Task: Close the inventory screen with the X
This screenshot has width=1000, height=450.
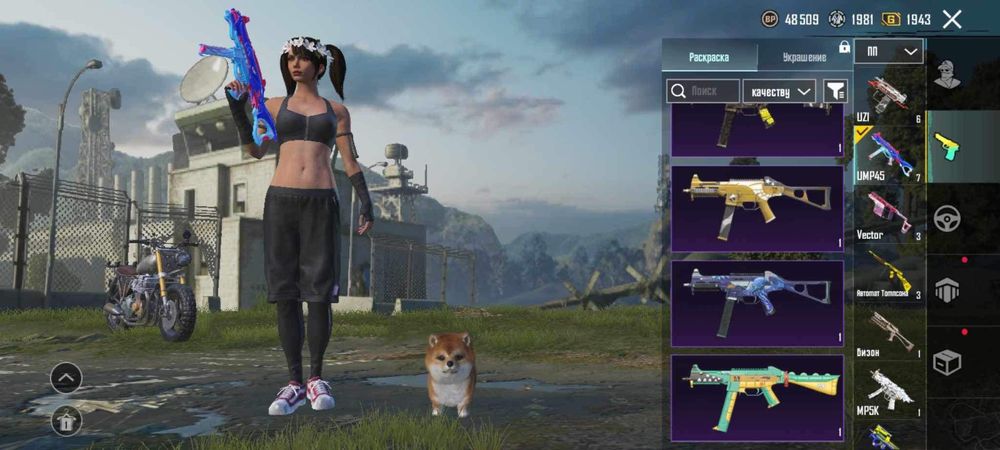Action: click(x=952, y=19)
